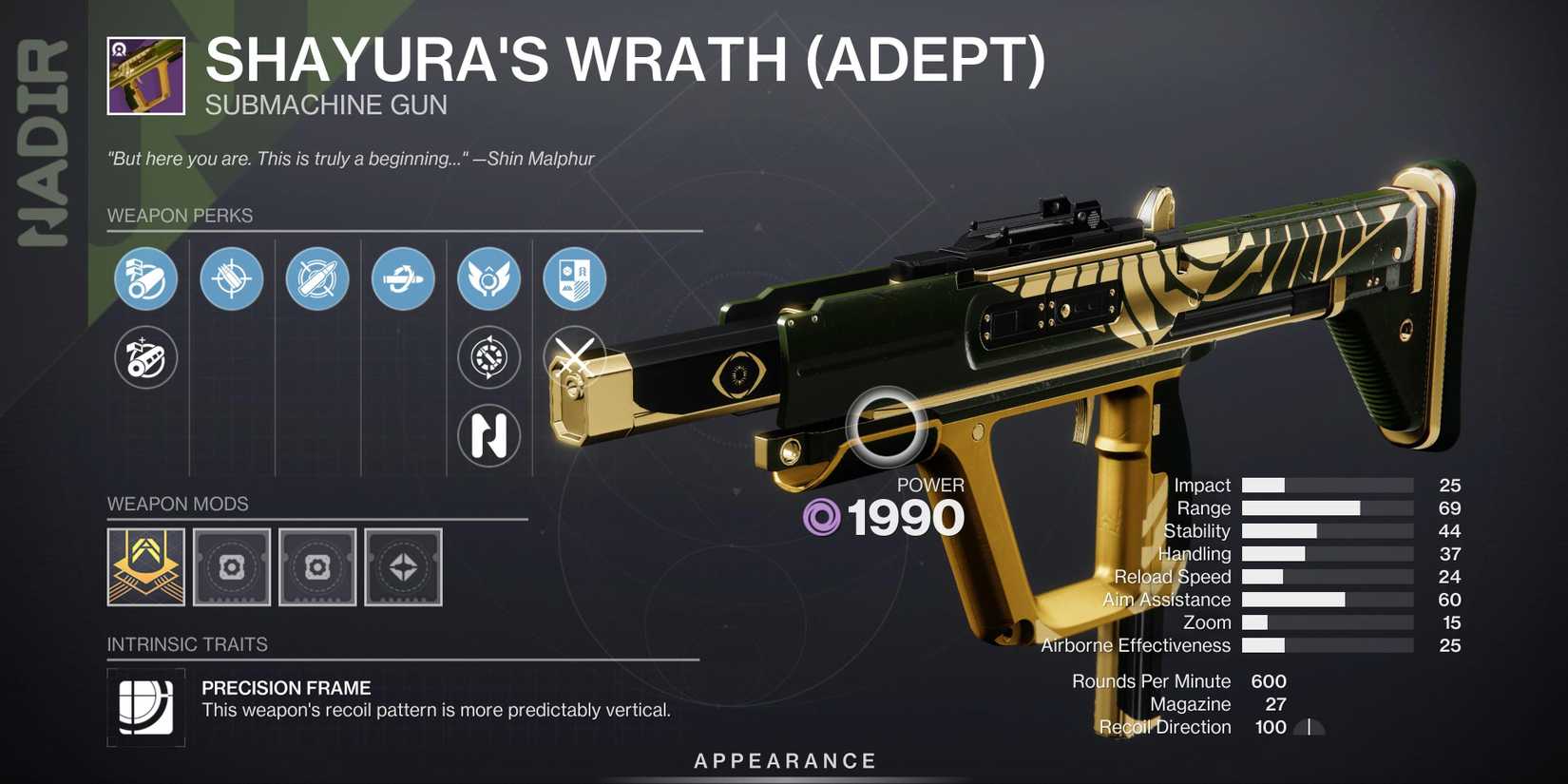
Task: Select the winged Eye of the Storm perk
Action: click(x=488, y=278)
